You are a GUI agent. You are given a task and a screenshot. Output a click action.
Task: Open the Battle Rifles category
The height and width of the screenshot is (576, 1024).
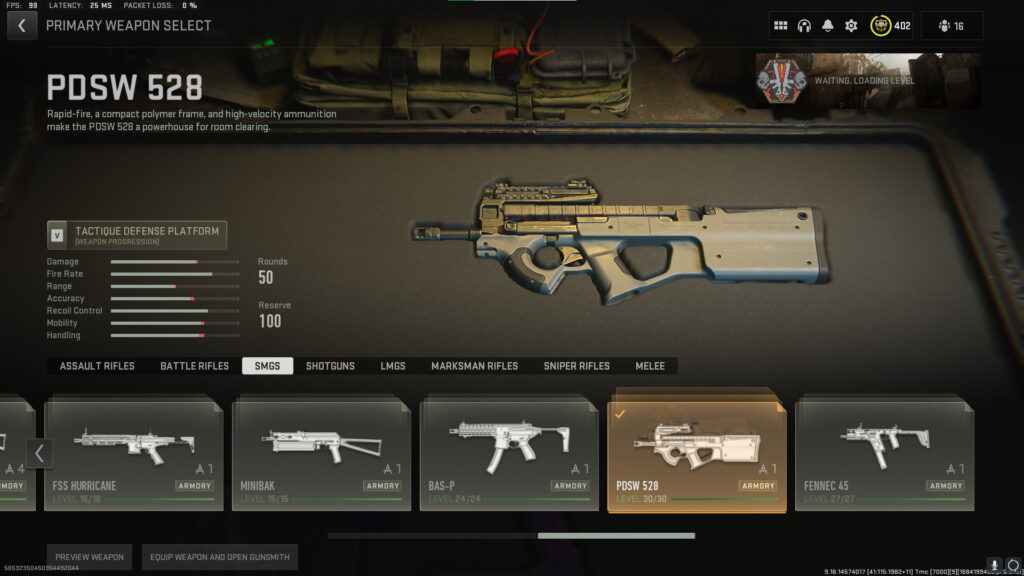point(194,366)
